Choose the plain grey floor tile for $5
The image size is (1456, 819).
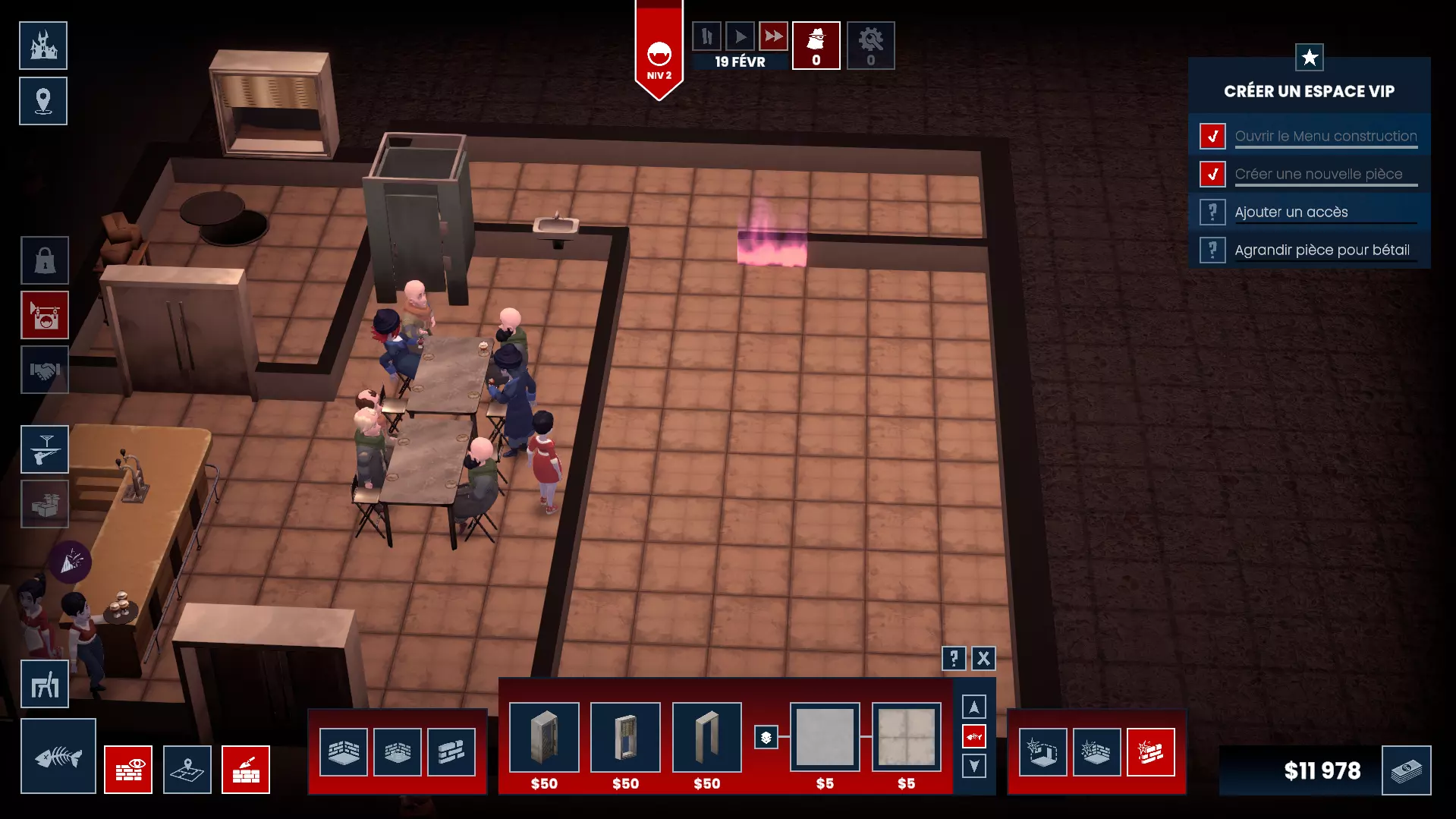(x=825, y=737)
